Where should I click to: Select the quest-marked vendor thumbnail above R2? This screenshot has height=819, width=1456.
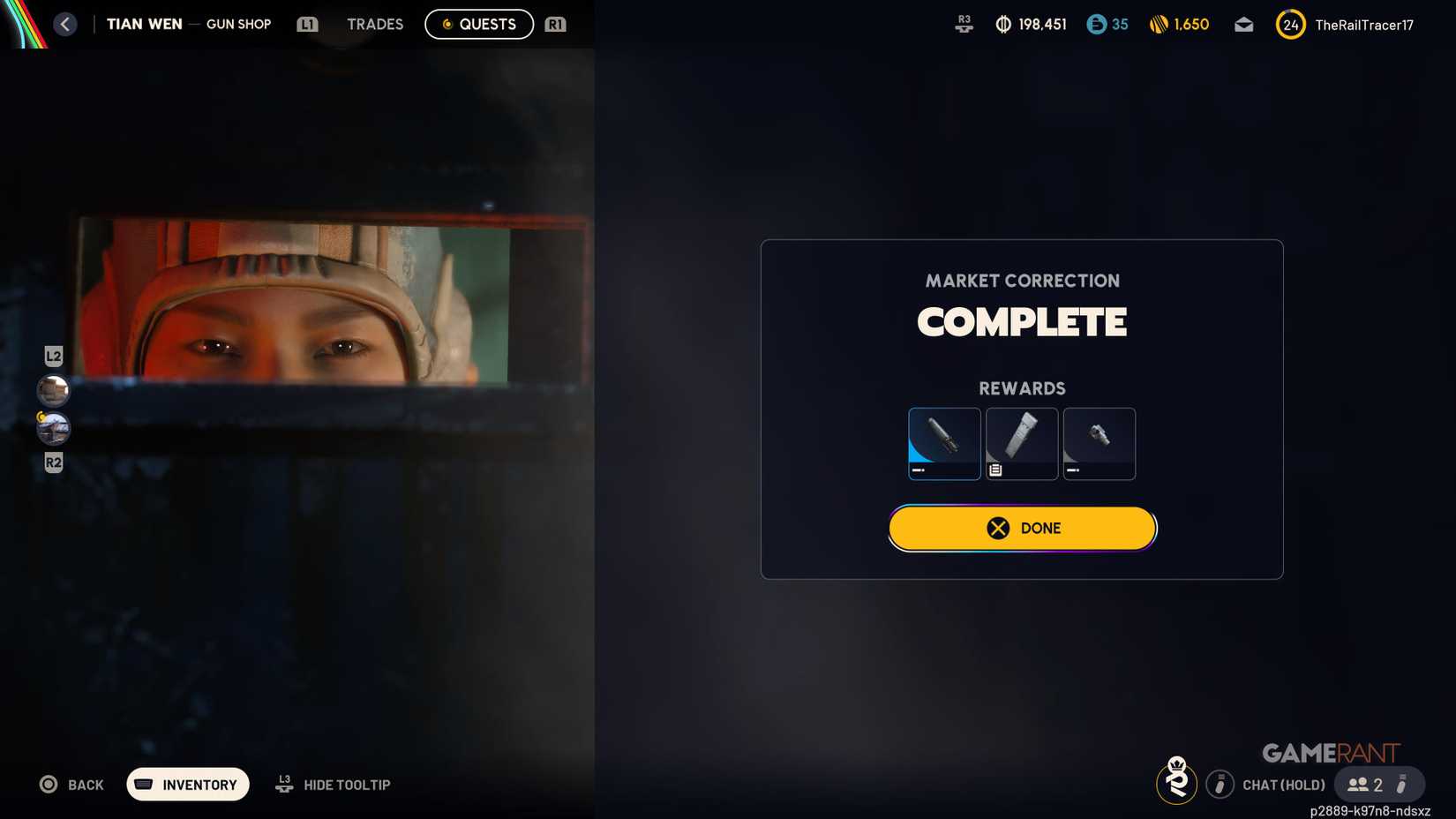52,427
